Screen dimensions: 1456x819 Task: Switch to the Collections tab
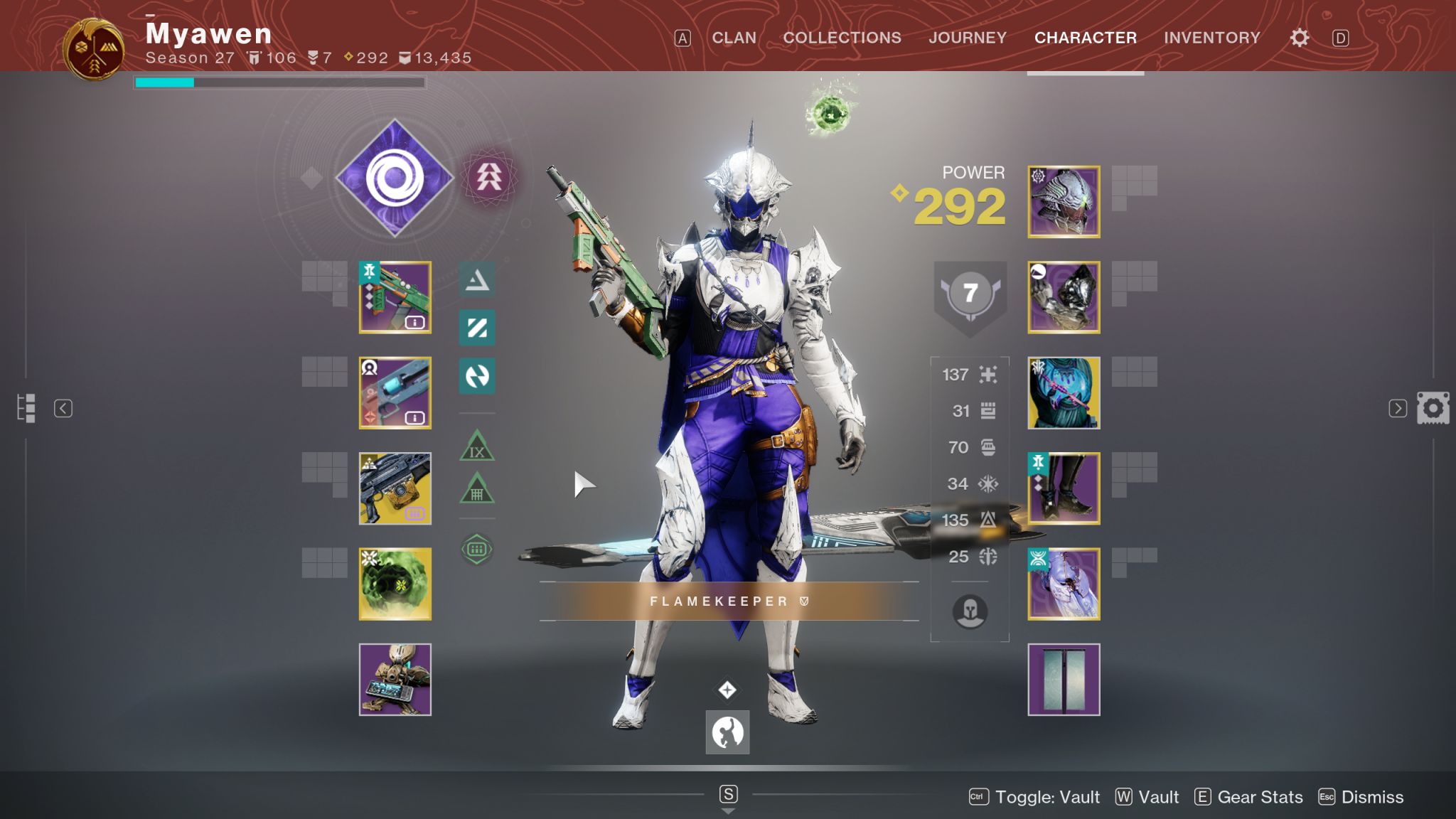coord(842,38)
